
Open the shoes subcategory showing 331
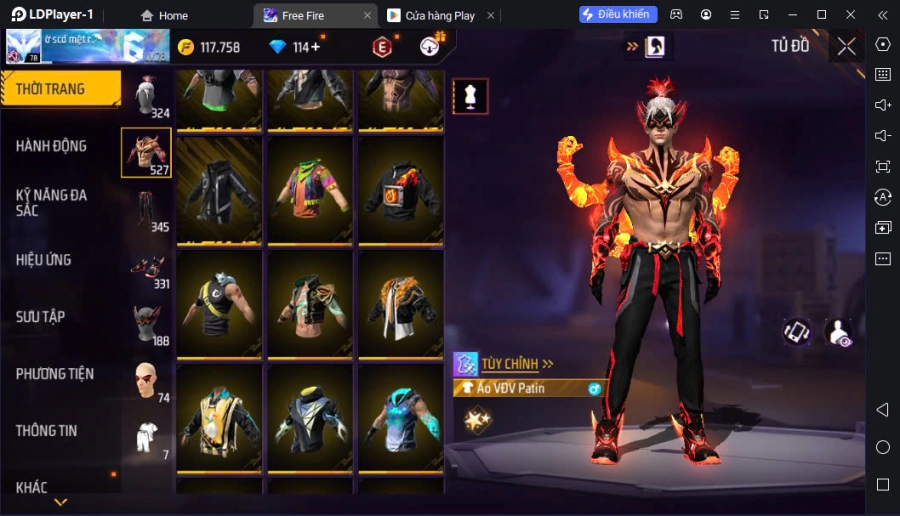[x=146, y=267]
